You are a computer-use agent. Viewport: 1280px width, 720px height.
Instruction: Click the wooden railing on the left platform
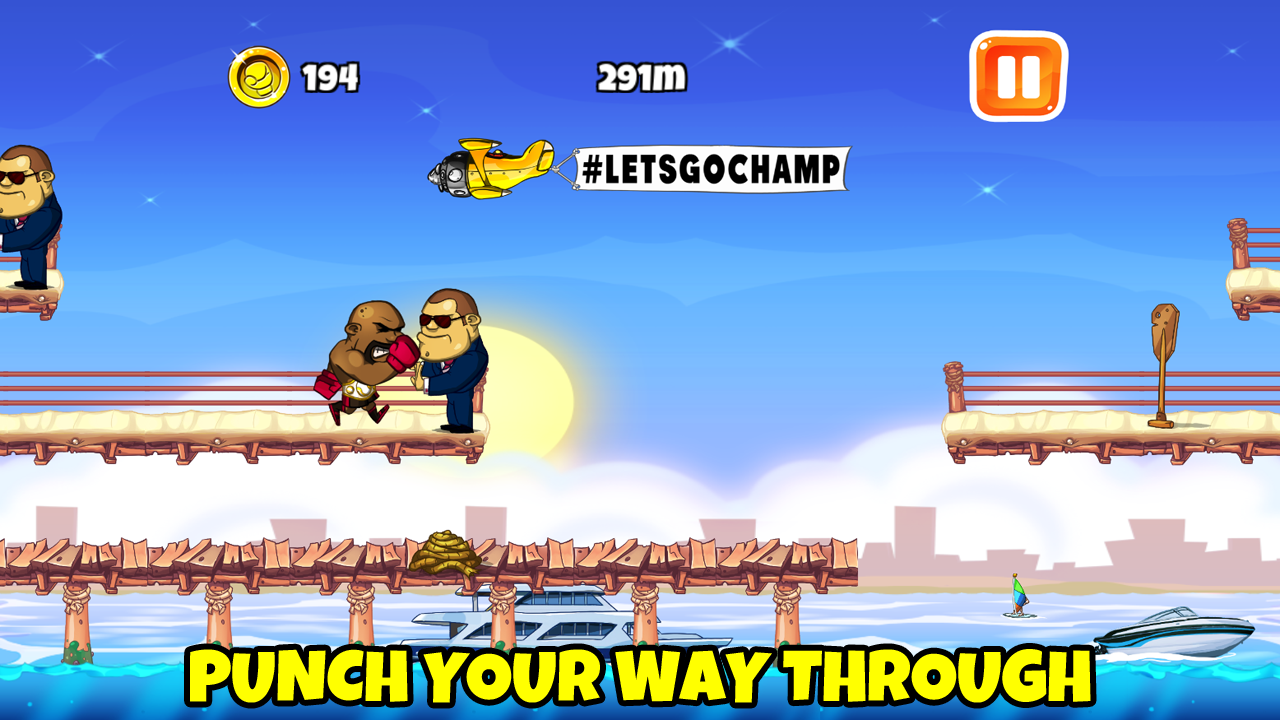coord(150,385)
